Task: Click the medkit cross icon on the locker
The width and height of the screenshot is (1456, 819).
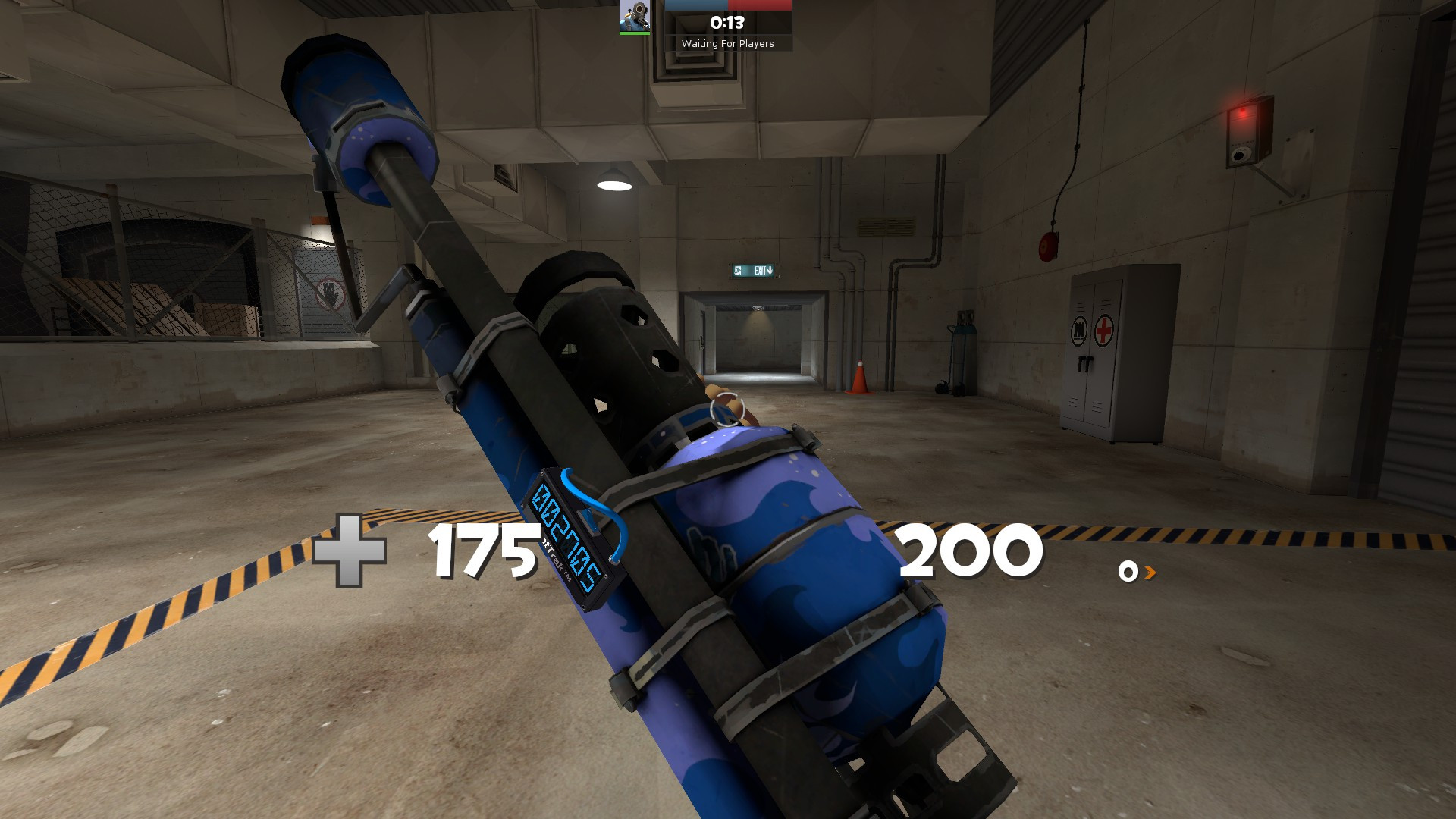Action: tap(1104, 330)
